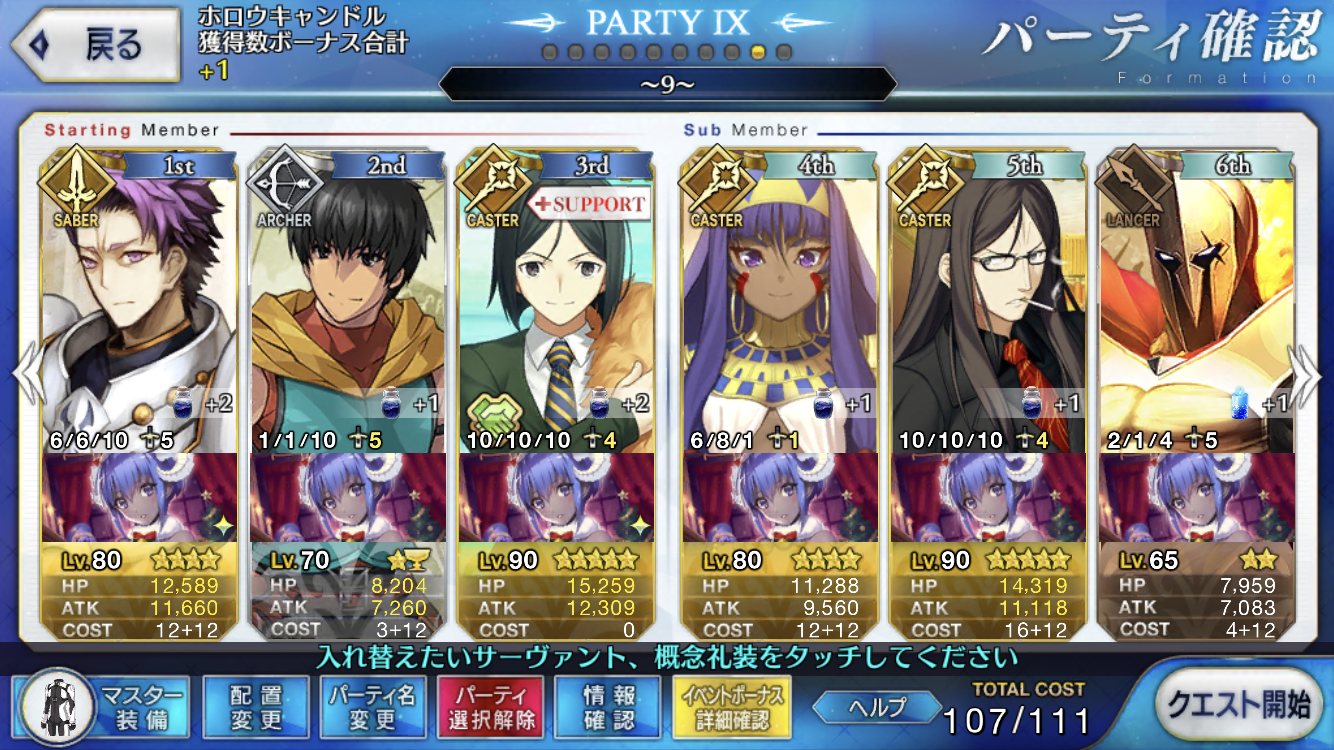Select the 1st slot Saber servant card
Image resolution: width=1334 pixels, height=750 pixels.
point(140,300)
